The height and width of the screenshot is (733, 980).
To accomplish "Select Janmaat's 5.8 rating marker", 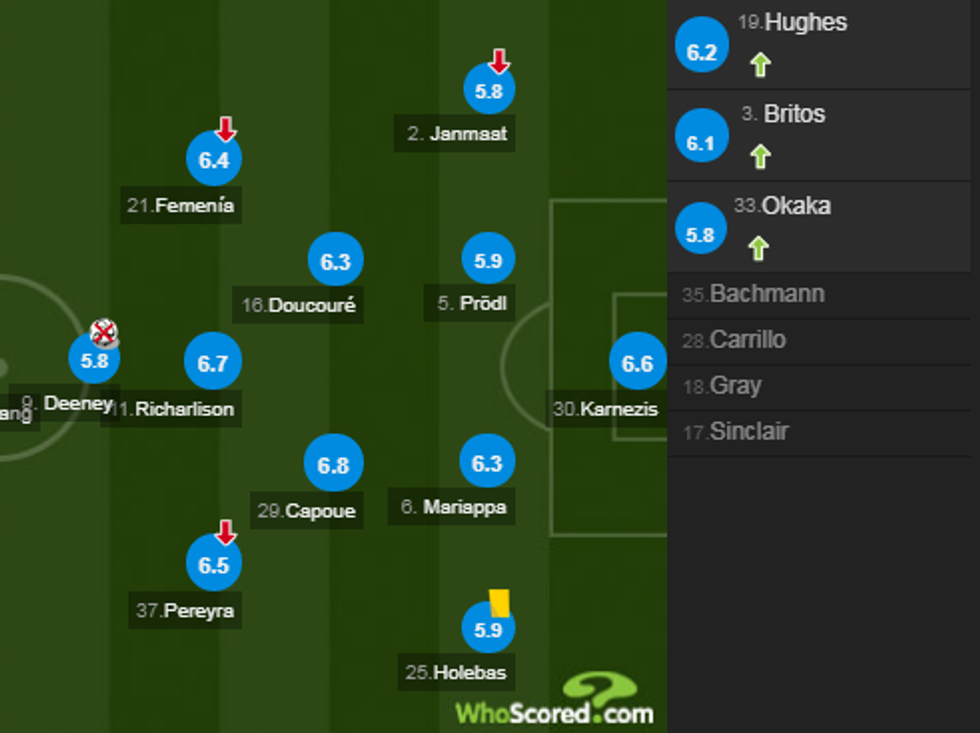I will point(488,91).
